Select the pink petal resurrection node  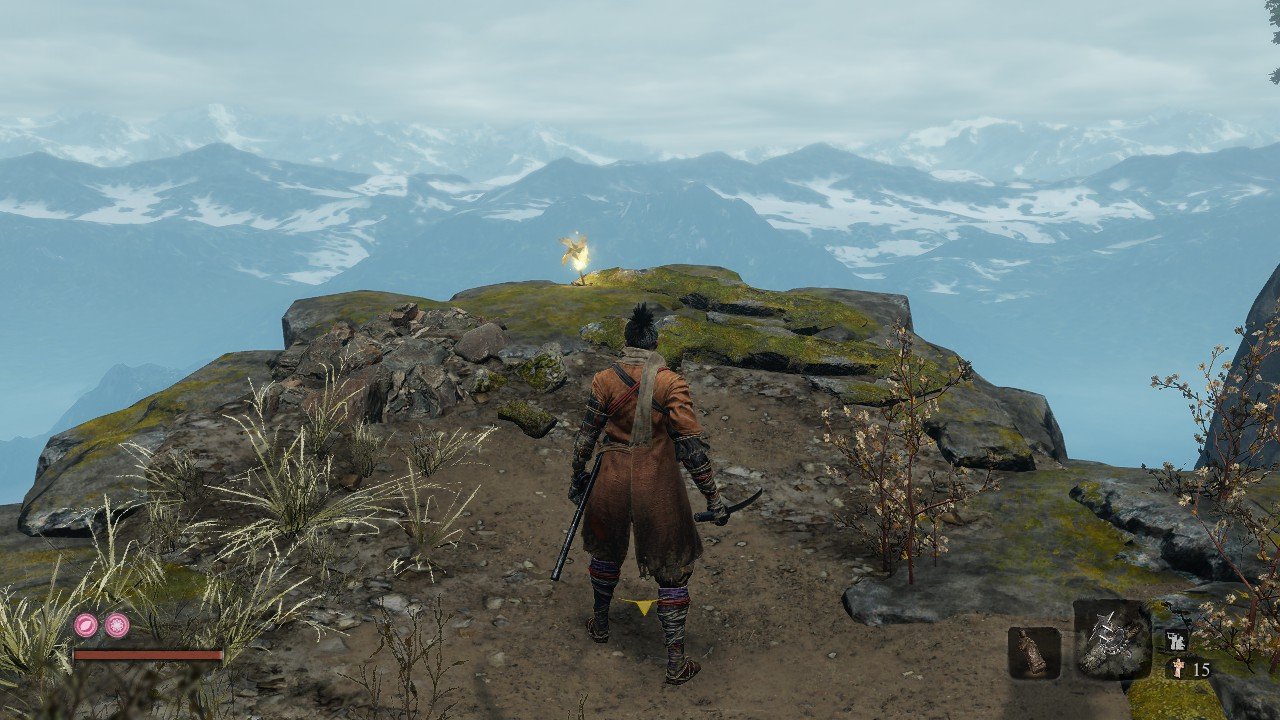click(86, 626)
